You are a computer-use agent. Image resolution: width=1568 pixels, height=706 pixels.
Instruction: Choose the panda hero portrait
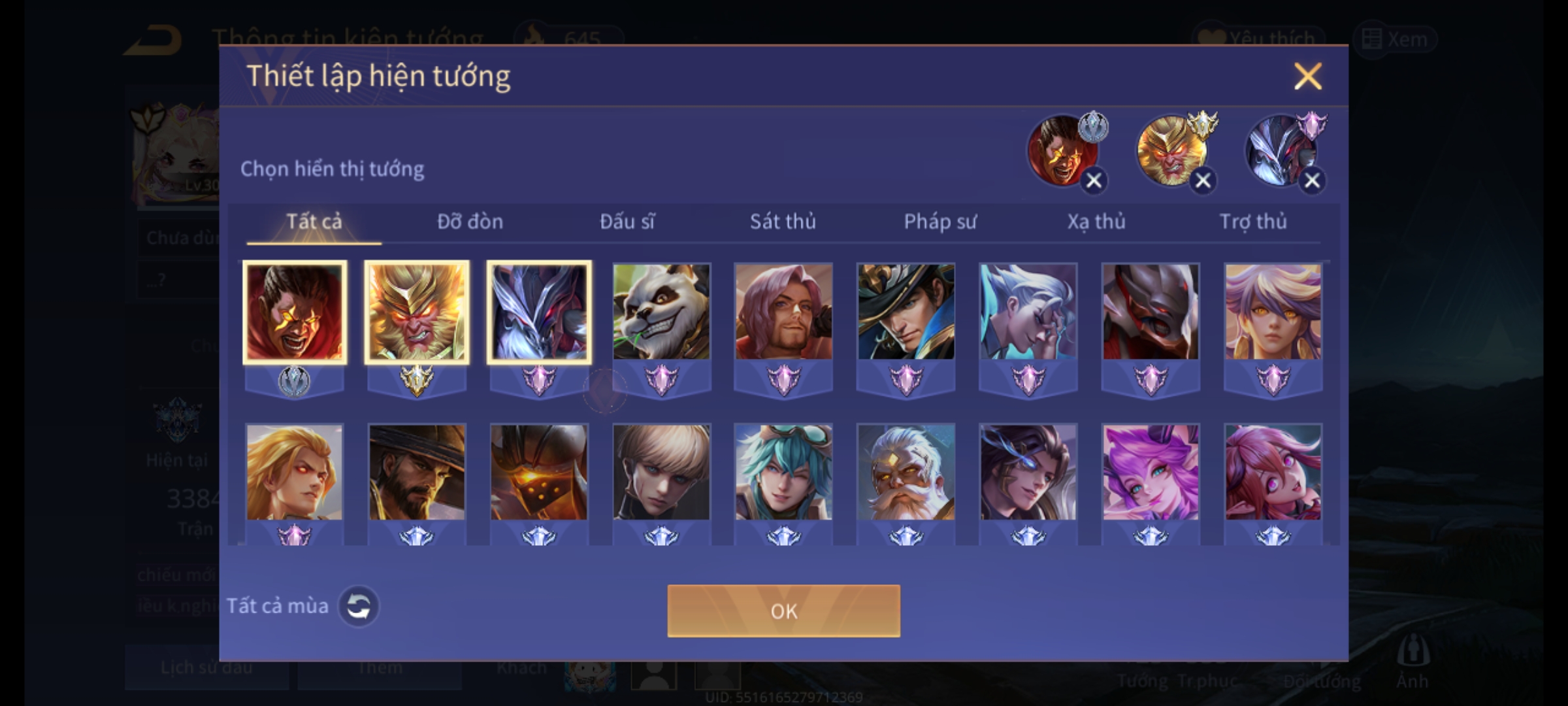(661, 312)
